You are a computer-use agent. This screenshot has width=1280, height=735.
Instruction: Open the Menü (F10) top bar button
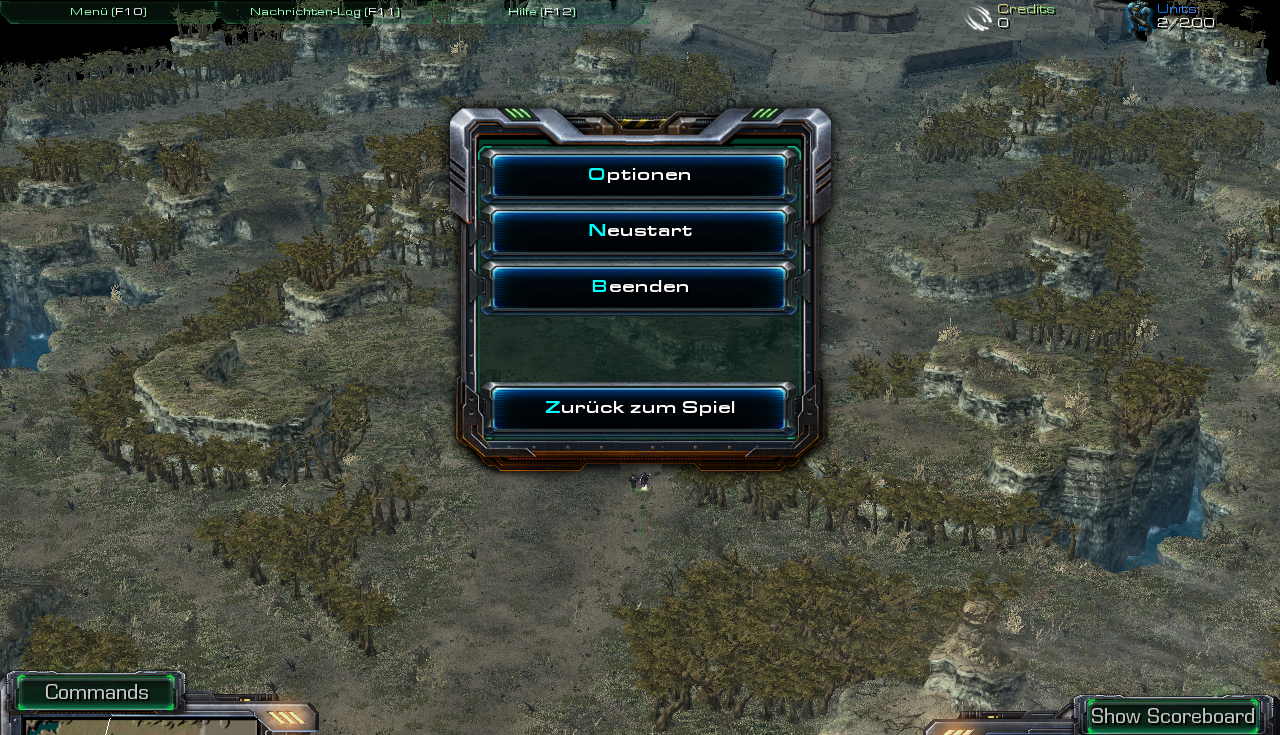click(108, 12)
